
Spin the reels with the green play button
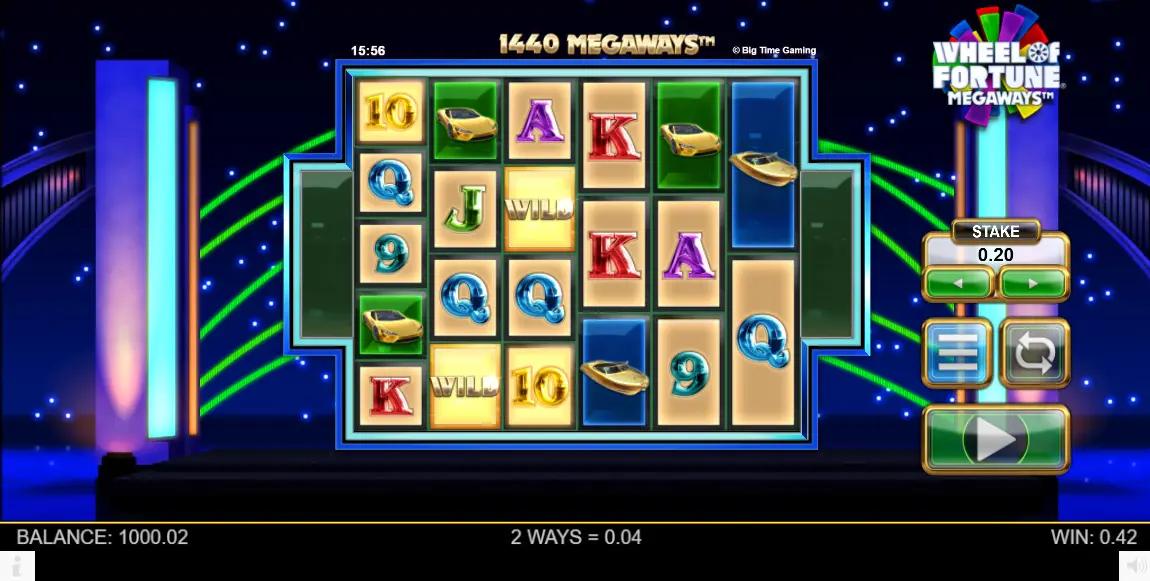(x=995, y=438)
